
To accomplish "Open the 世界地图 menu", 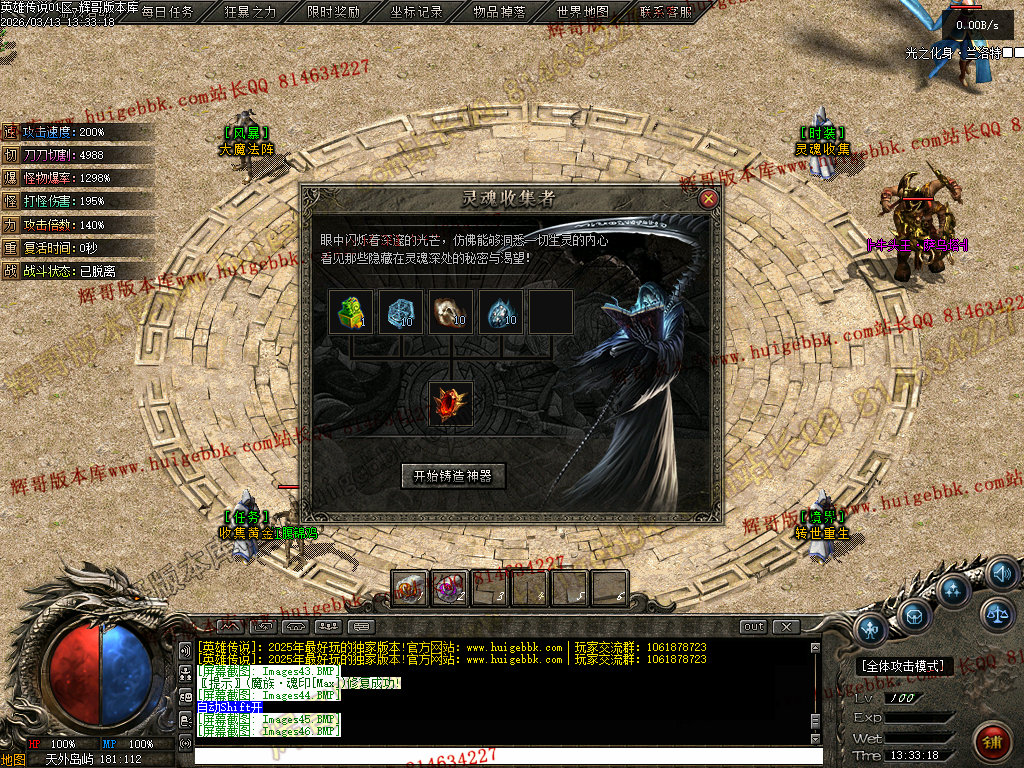I will point(583,12).
